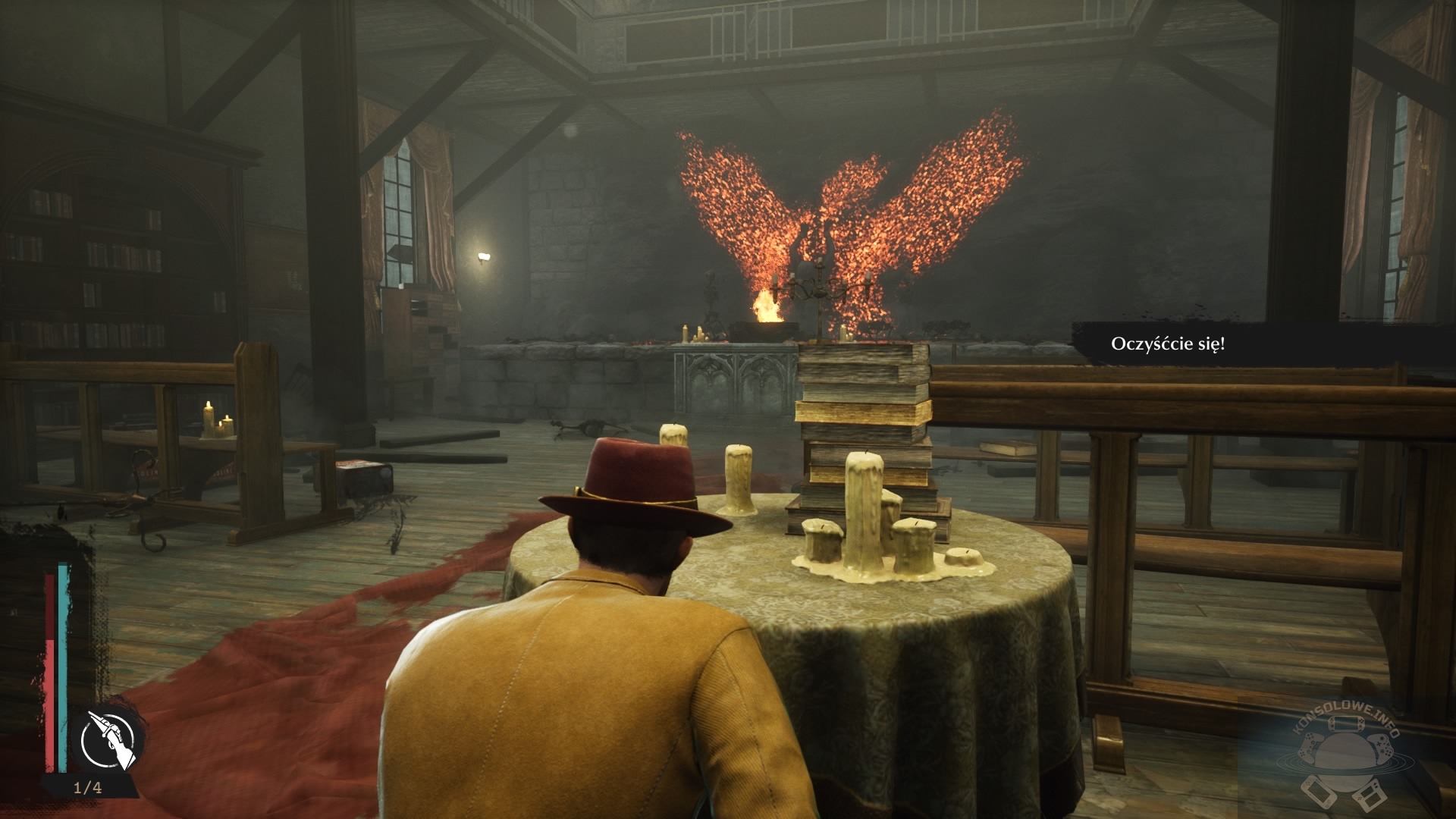
Task: Click the Konsolowe.info watermark logo
Action: [x=1343, y=758]
